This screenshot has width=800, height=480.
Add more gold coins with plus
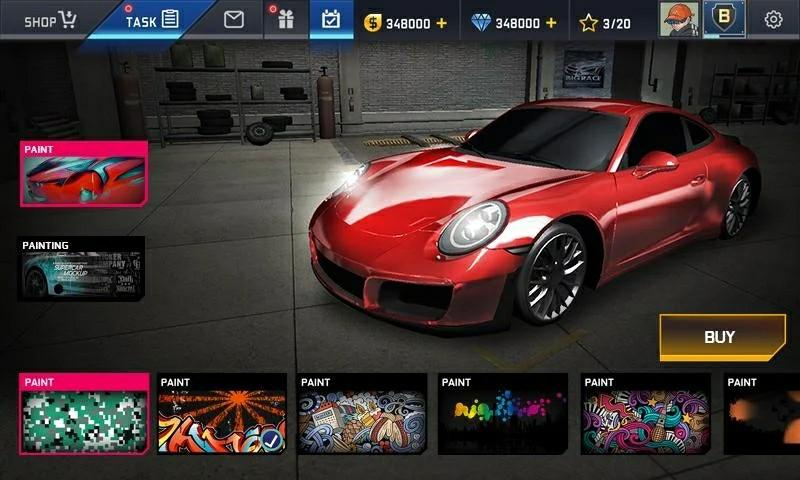[x=442, y=22]
